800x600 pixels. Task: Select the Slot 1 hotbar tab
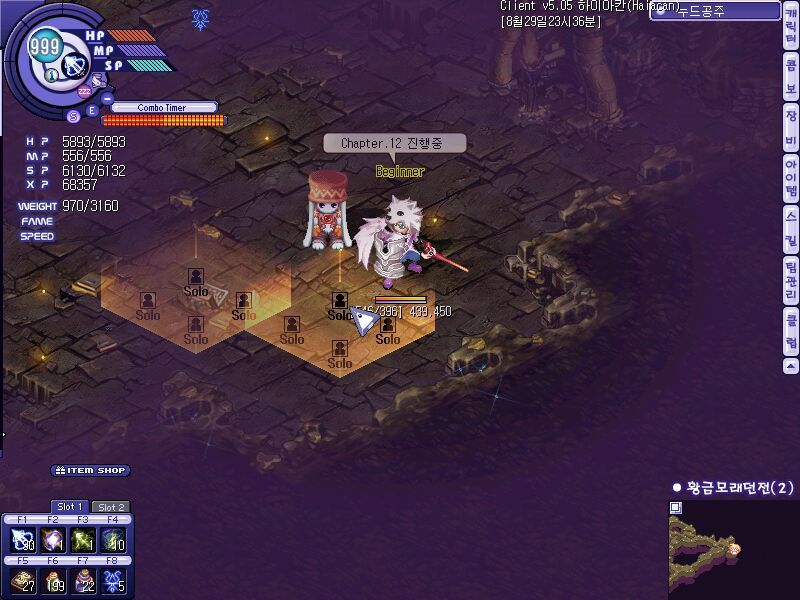[70, 507]
